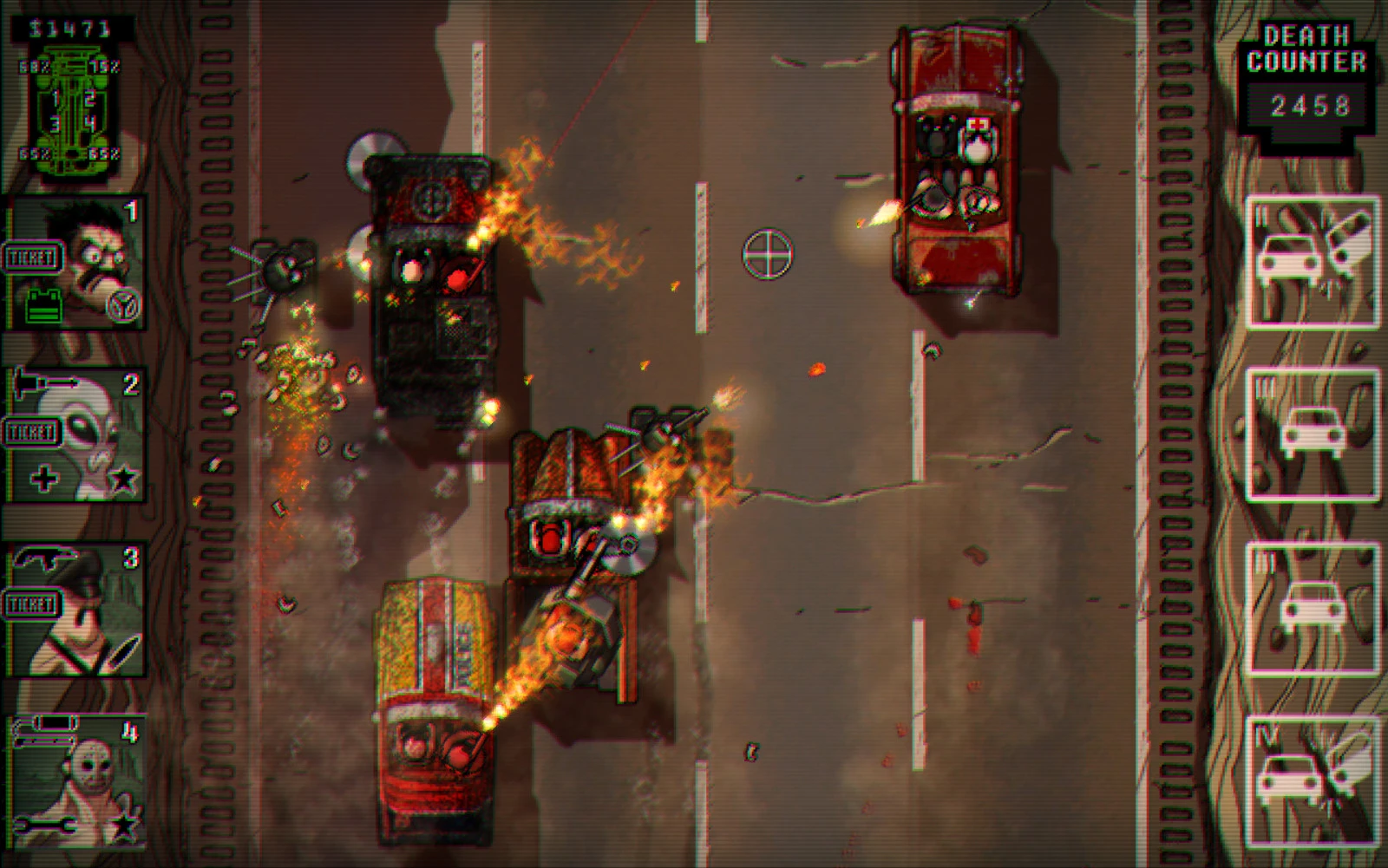
Task: Select player 2's nail gun weapon icon
Action: pyautogui.click(x=45, y=382)
